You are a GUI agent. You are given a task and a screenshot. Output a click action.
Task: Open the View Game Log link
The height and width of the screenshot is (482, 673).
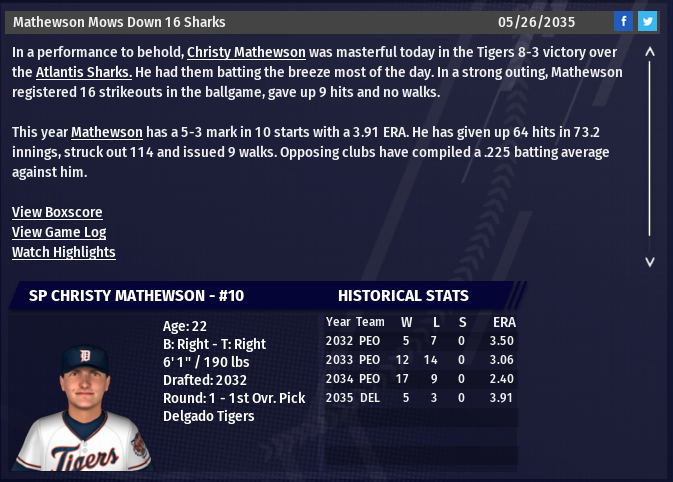(60, 232)
